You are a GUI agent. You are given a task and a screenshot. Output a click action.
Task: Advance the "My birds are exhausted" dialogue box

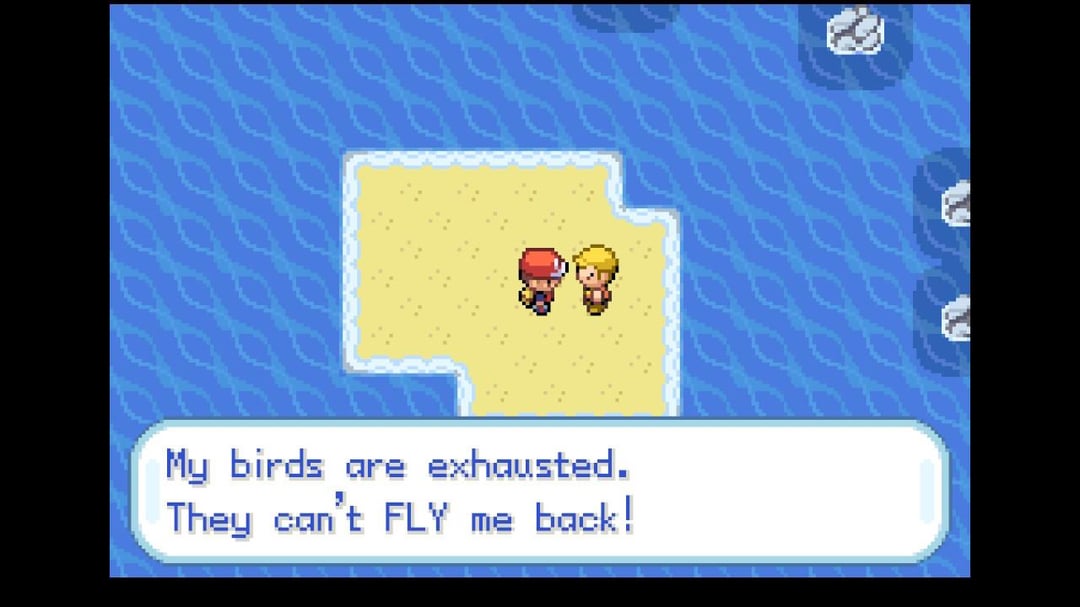point(540,491)
